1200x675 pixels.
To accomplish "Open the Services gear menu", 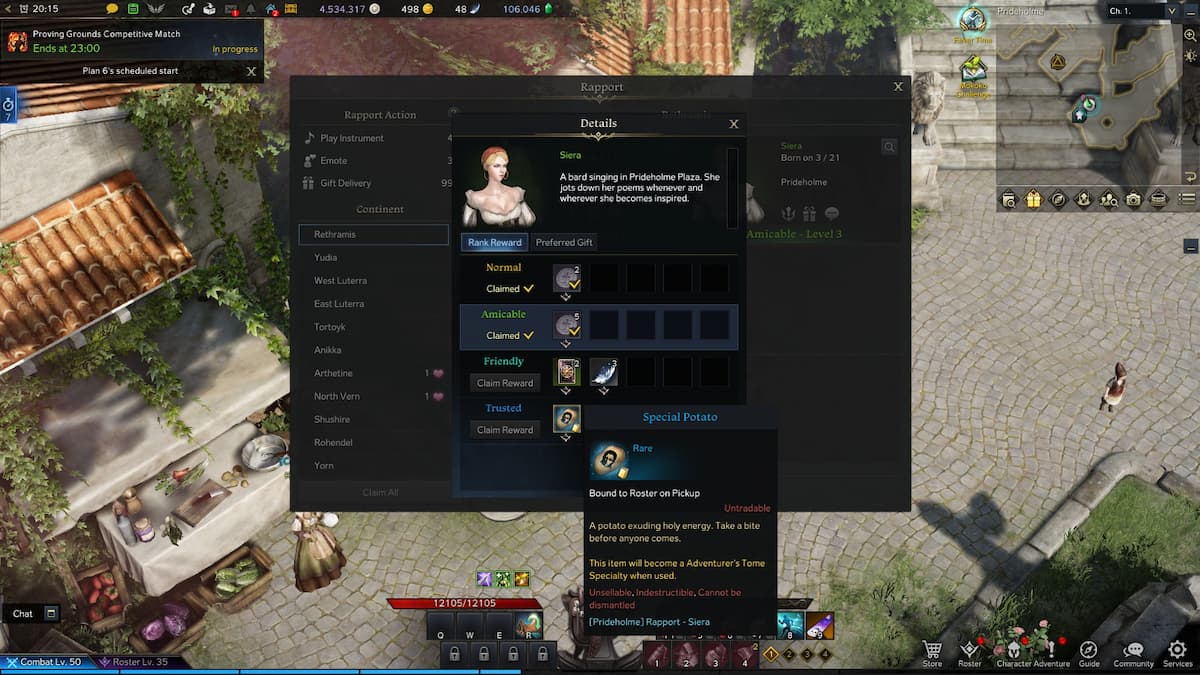I will point(1177,652).
